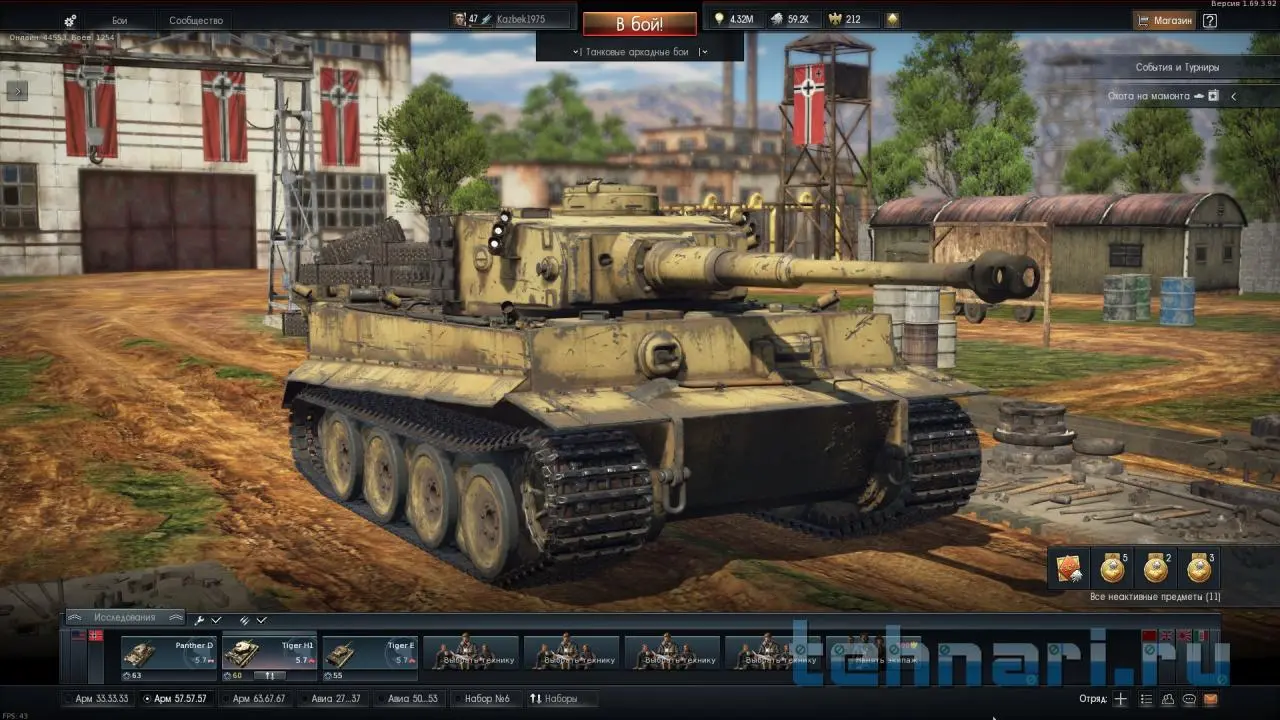
Task: Select the Panther D vehicle slot
Action: (x=169, y=655)
